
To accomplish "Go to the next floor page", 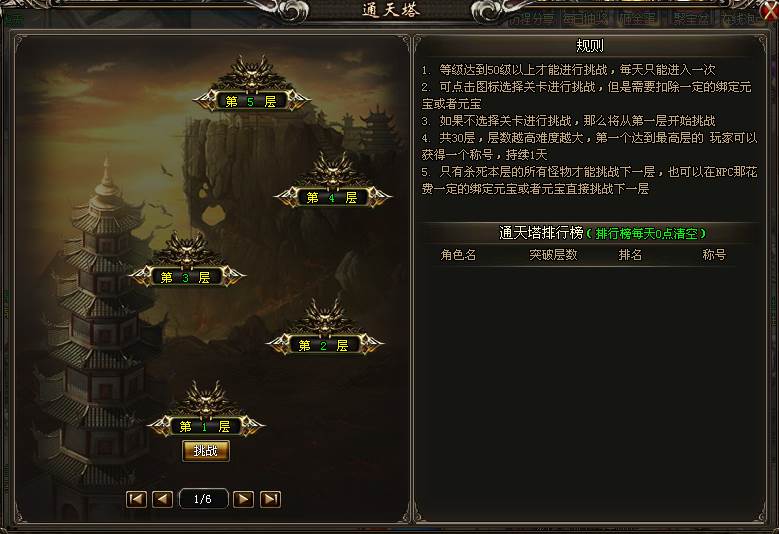I will (x=244, y=498).
